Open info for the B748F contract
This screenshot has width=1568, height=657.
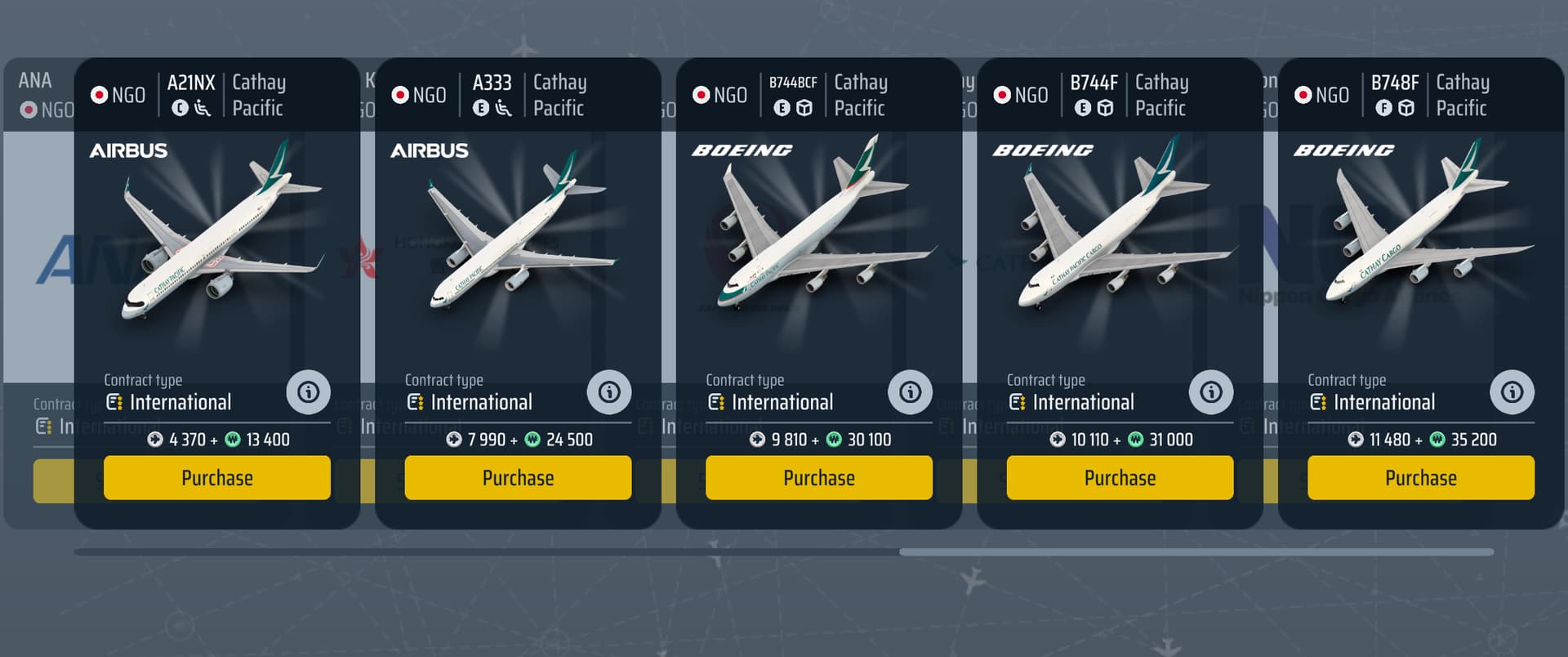click(x=1512, y=392)
